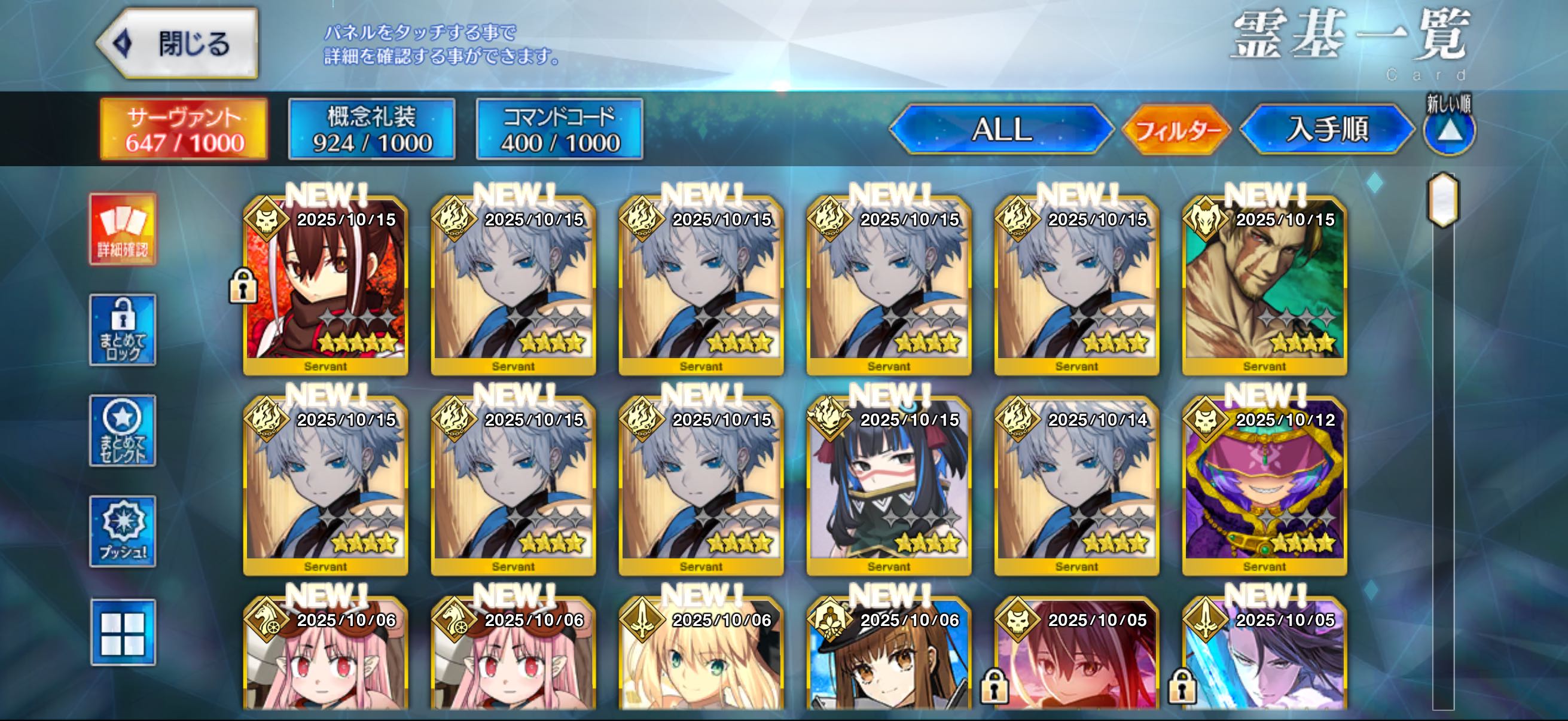Show the コマンドコード tab

(x=559, y=130)
